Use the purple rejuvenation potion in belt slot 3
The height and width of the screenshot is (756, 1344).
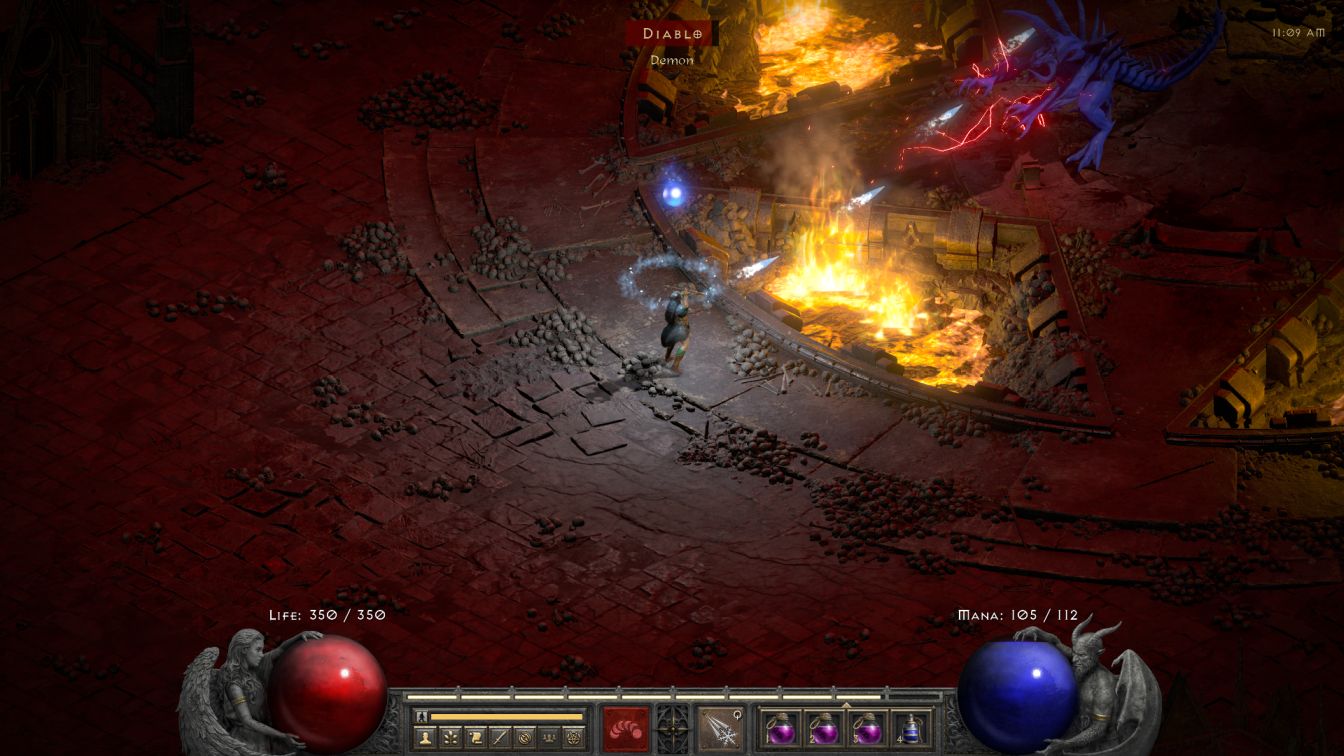pyautogui.click(x=867, y=729)
